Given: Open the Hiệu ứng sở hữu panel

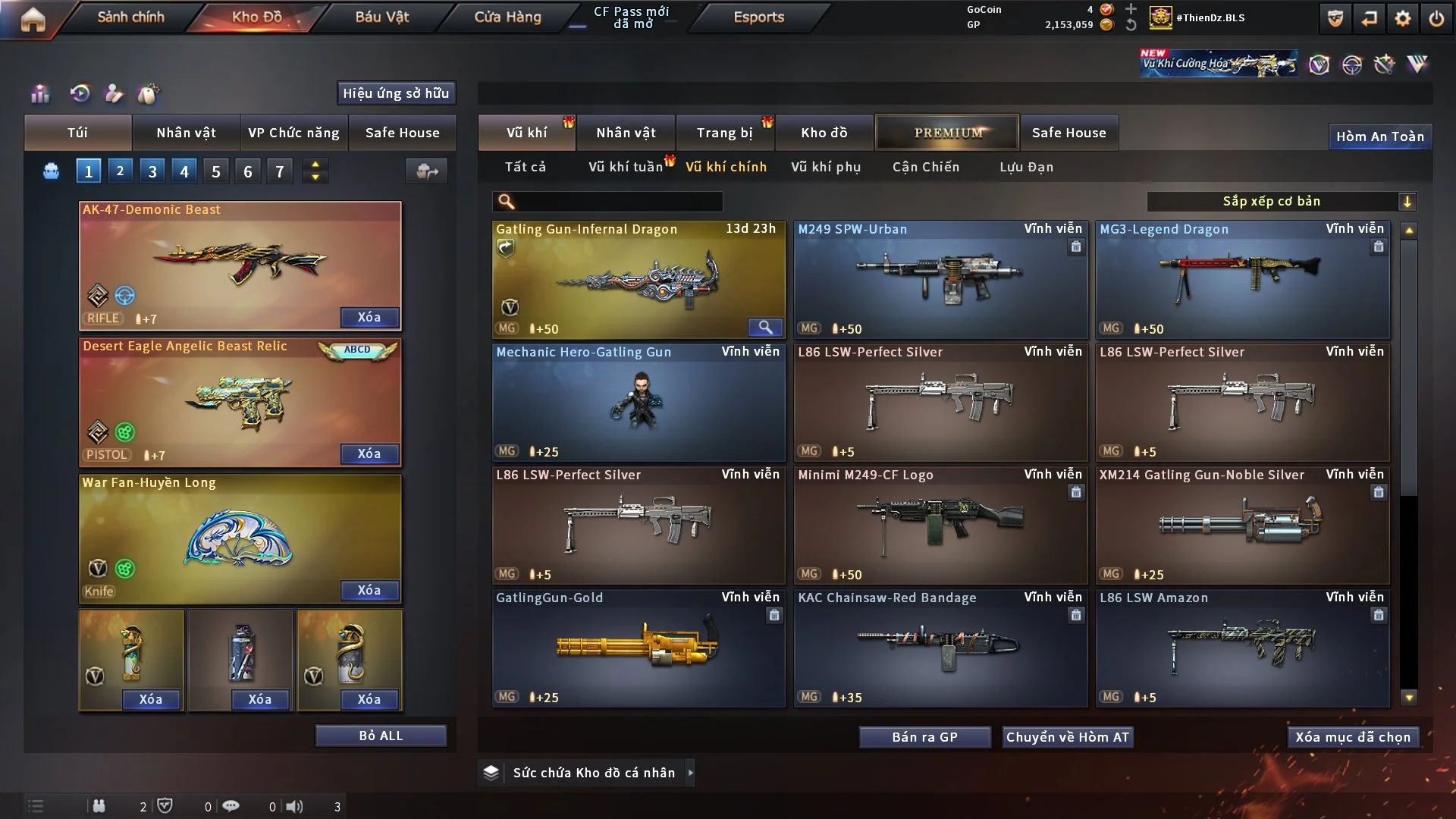Looking at the screenshot, I should click(396, 93).
